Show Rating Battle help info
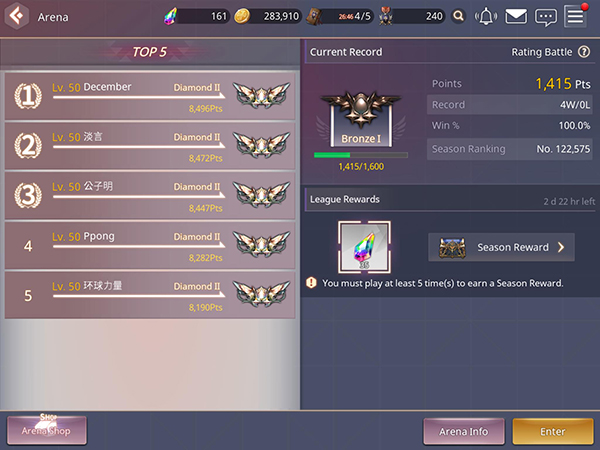600x450 pixels. 584,52
